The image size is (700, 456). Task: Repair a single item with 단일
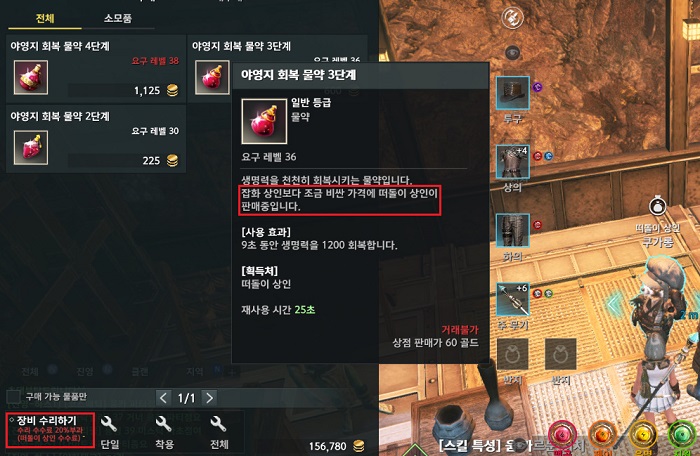110,432
